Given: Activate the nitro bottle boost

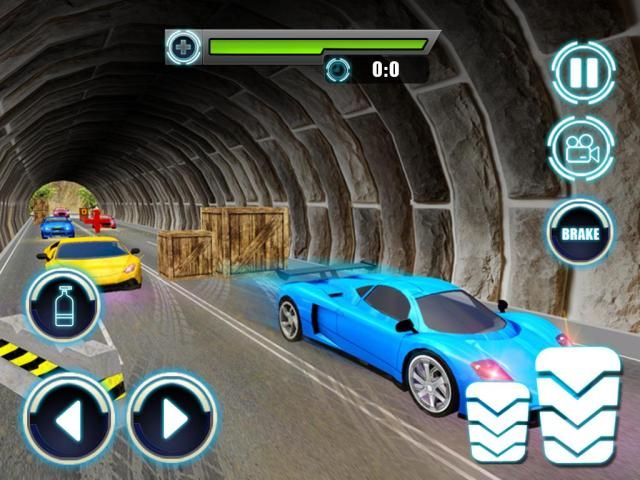Looking at the screenshot, I should pos(63,303).
